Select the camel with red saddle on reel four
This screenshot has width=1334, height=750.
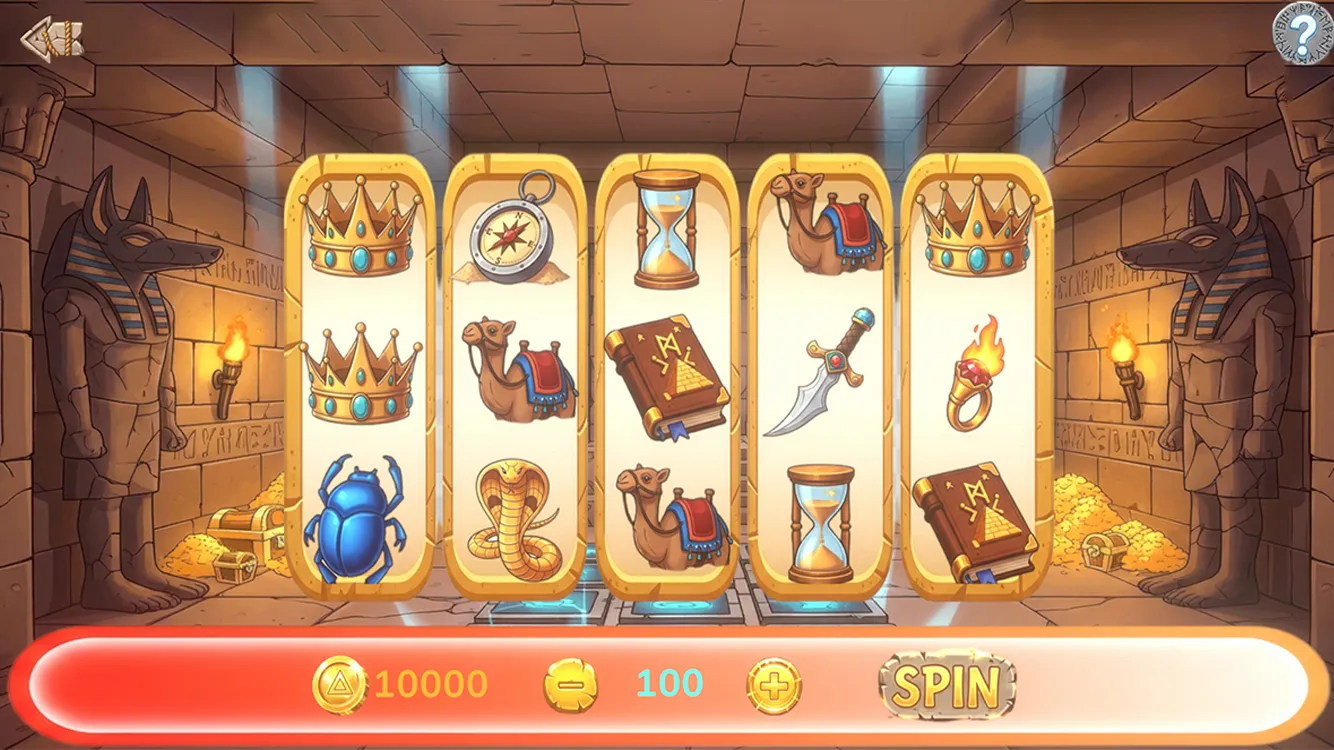[820, 222]
